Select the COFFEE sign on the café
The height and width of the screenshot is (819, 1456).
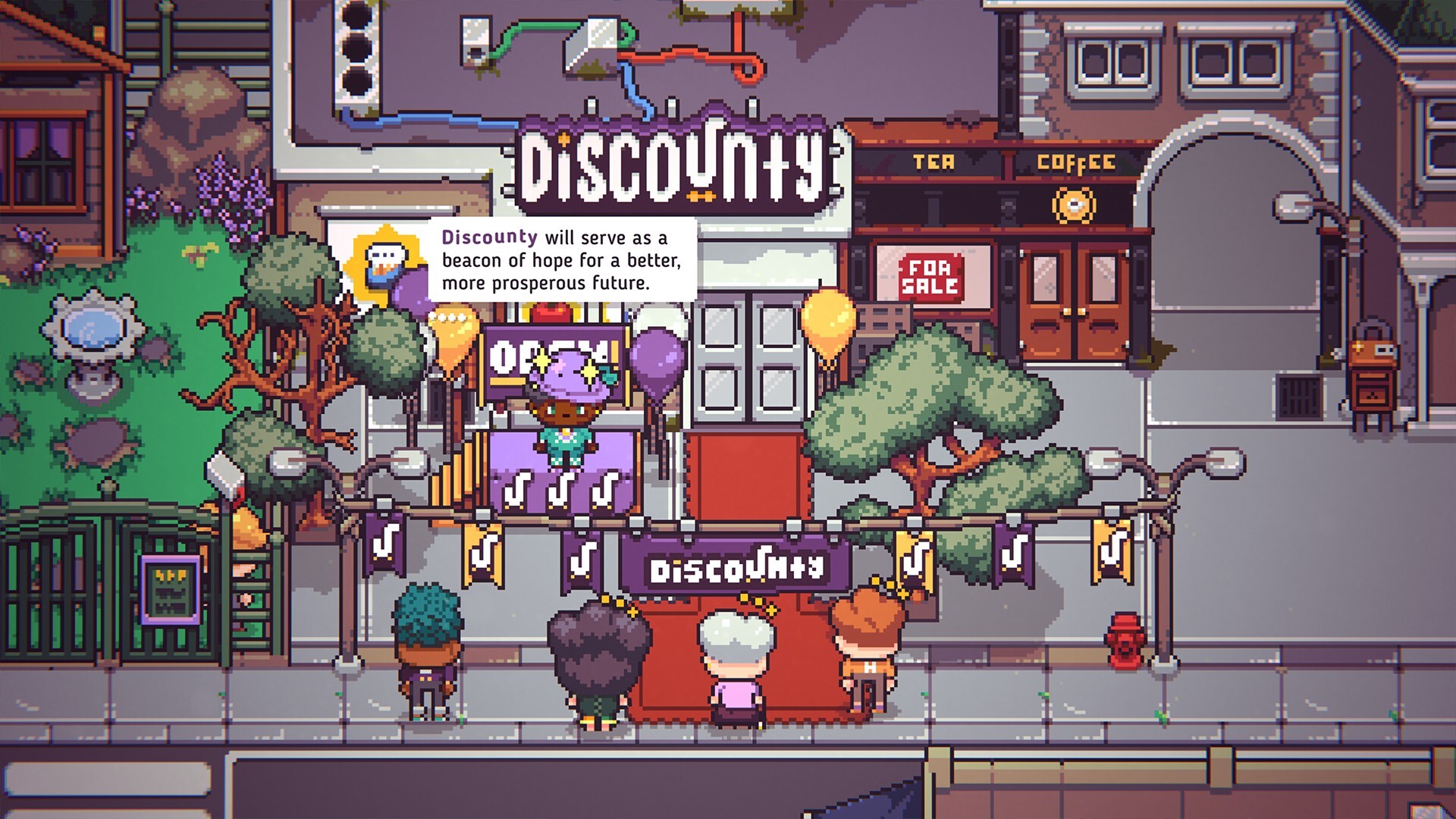pos(1077,161)
